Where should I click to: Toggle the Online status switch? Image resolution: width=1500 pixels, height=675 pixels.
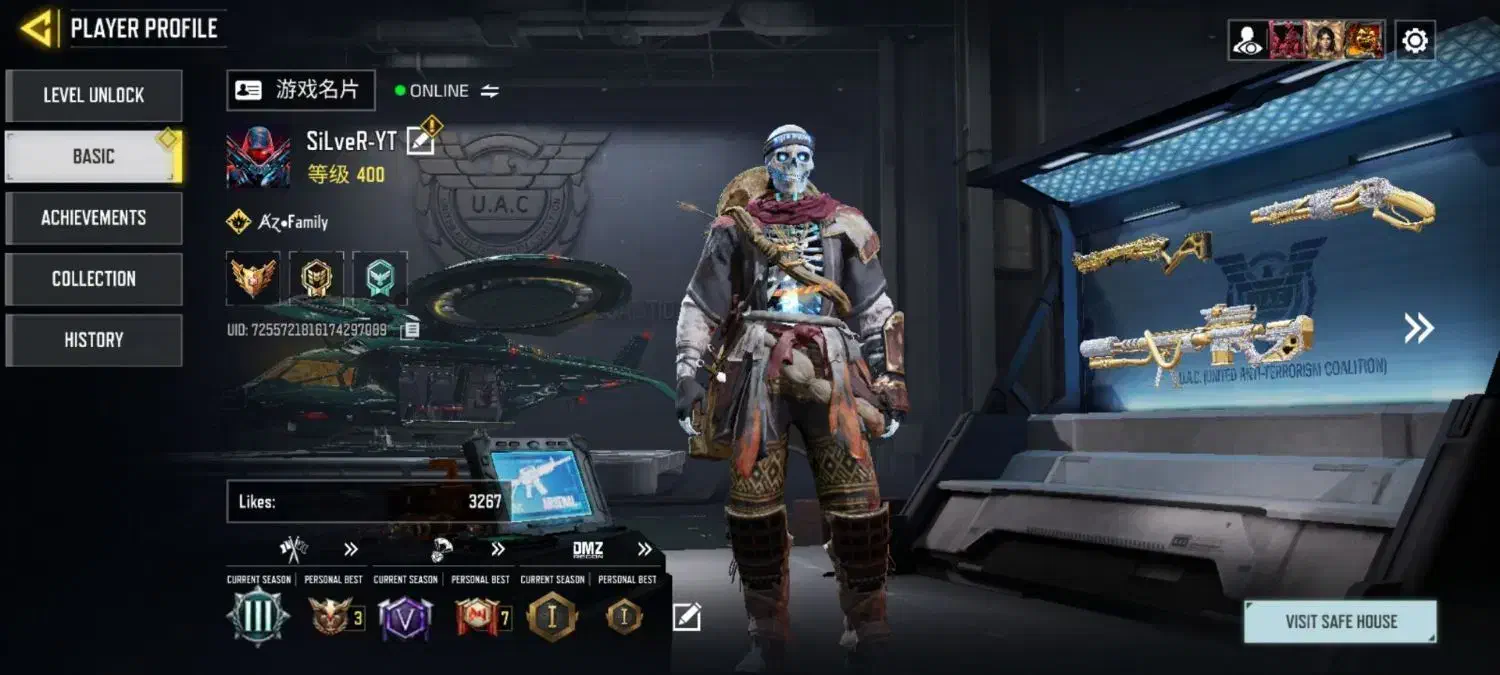(x=489, y=91)
